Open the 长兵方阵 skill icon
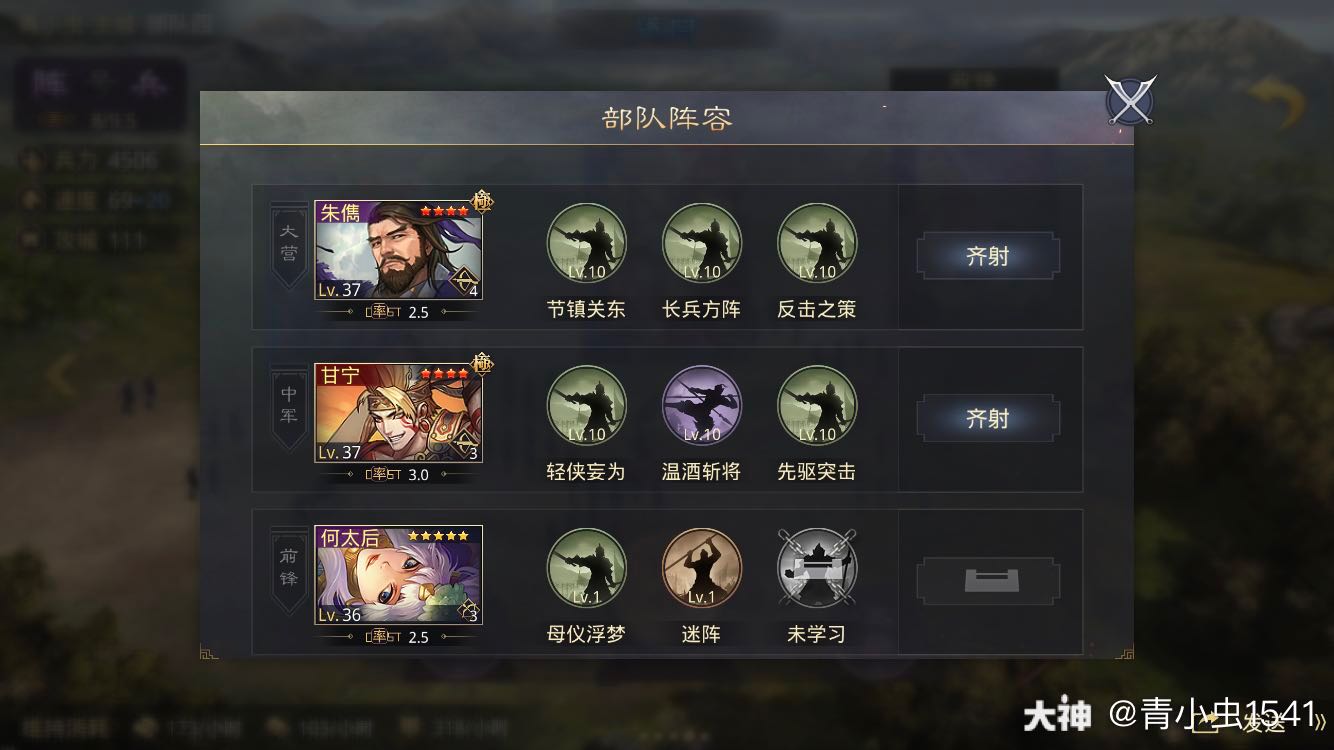Screen dimensions: 1334x750 [x=701, y=242]
